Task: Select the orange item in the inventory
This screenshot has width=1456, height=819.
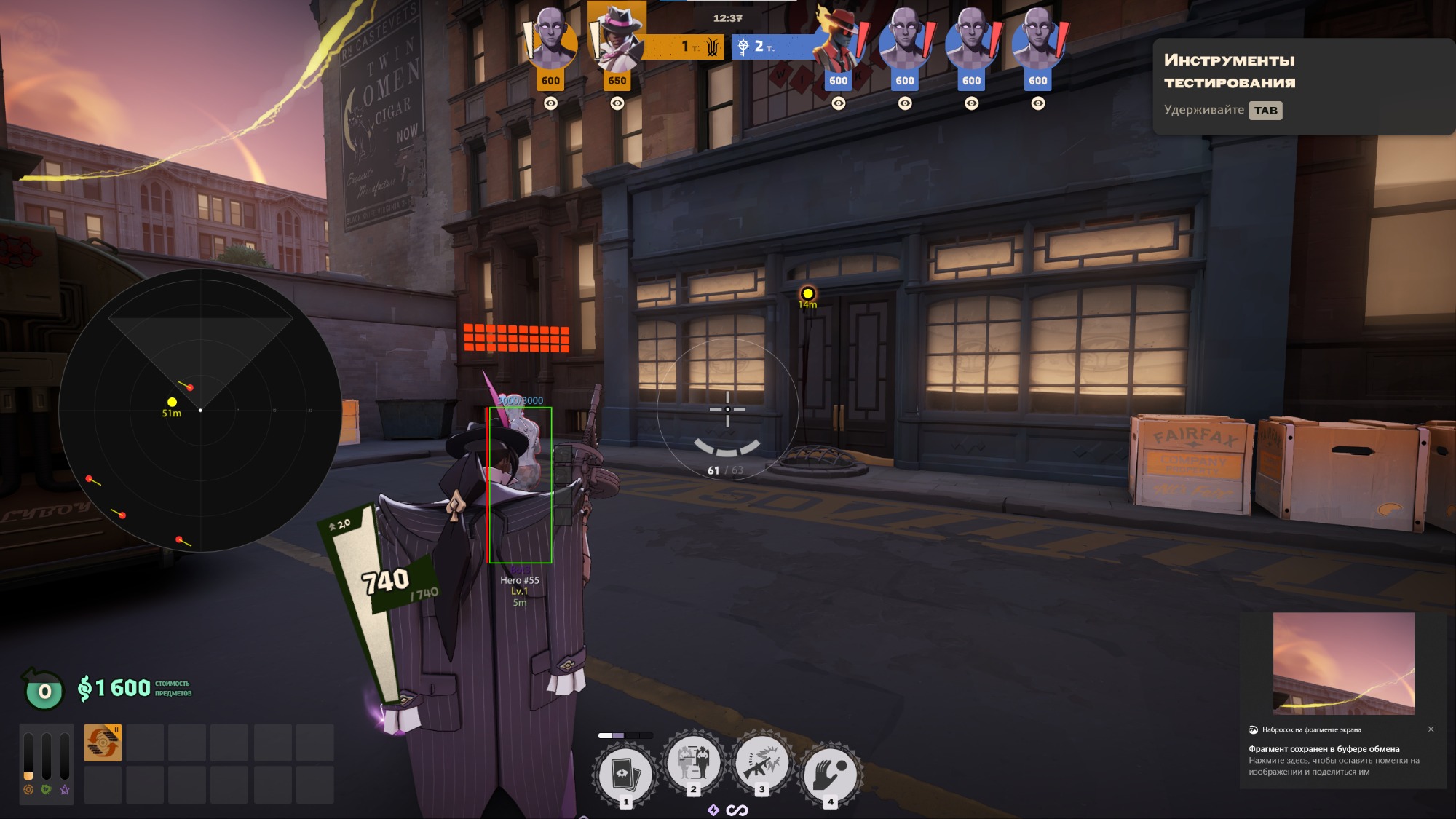Action: 103,743
